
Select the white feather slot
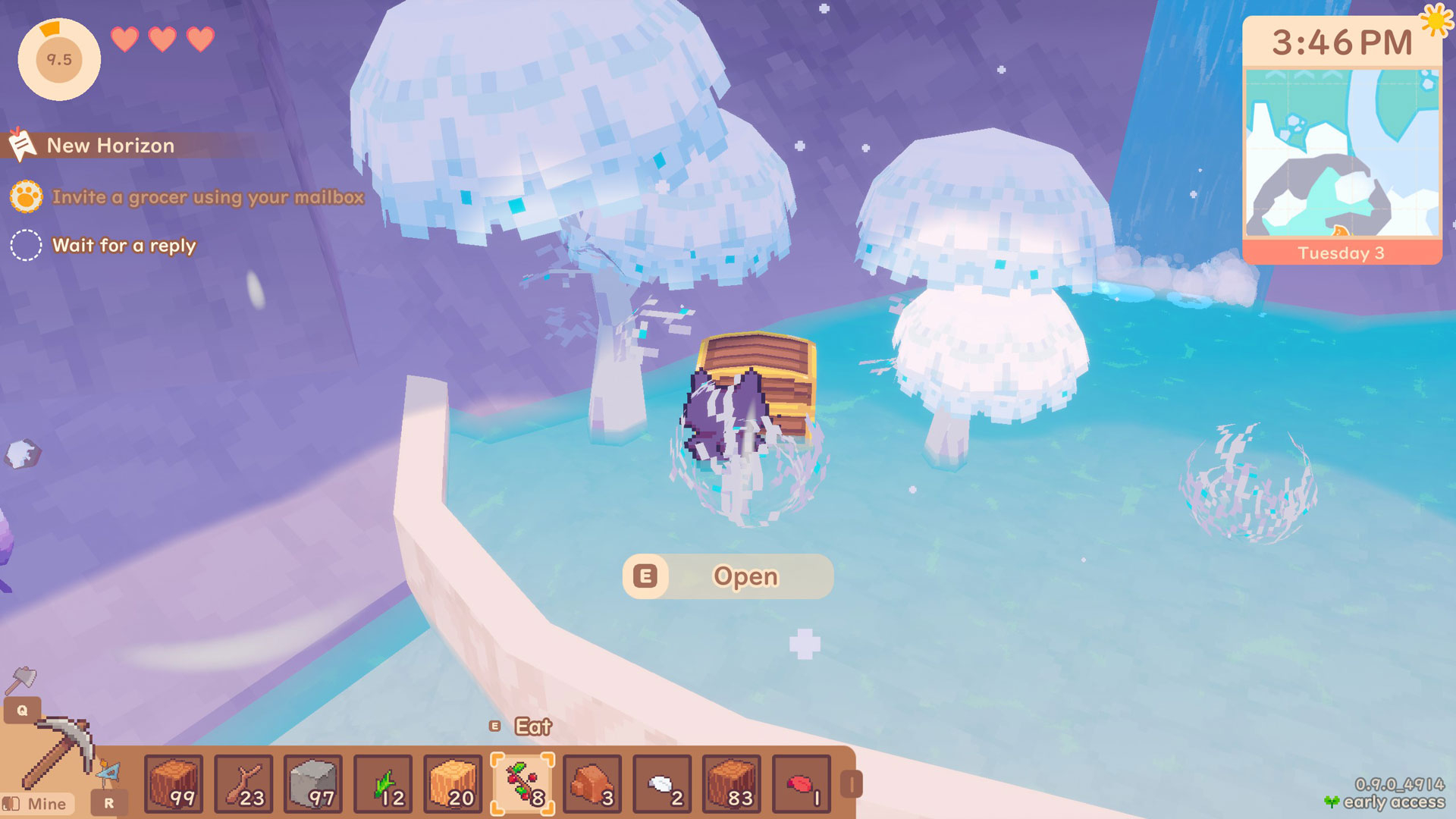point(662,784)
